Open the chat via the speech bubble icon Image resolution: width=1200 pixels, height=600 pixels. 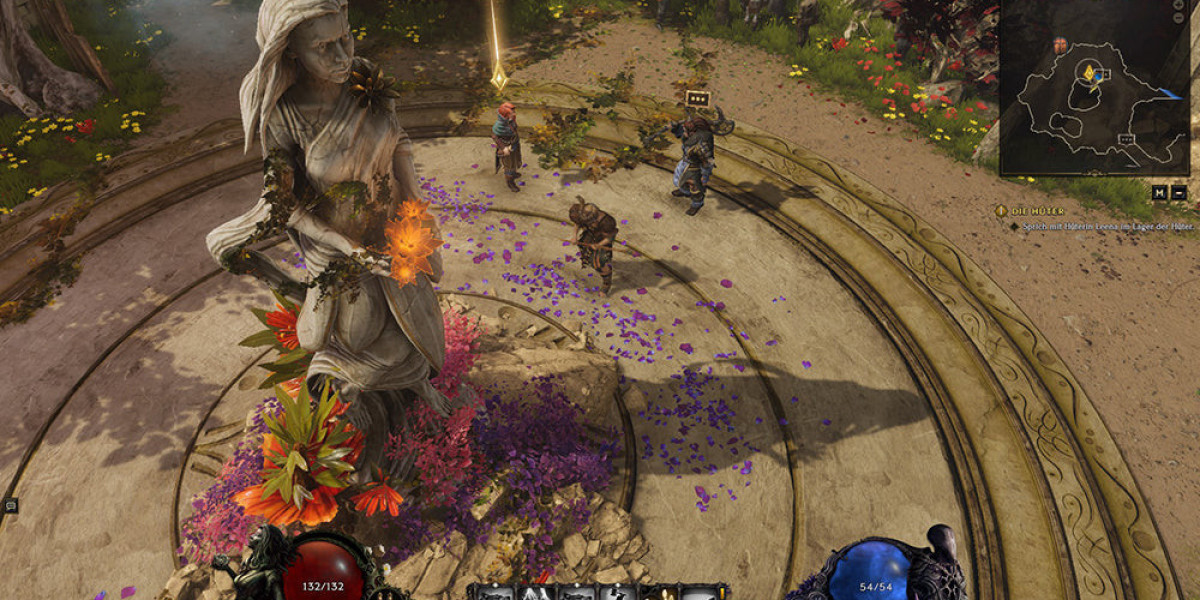pyautogui.click(x=10, y=506)
